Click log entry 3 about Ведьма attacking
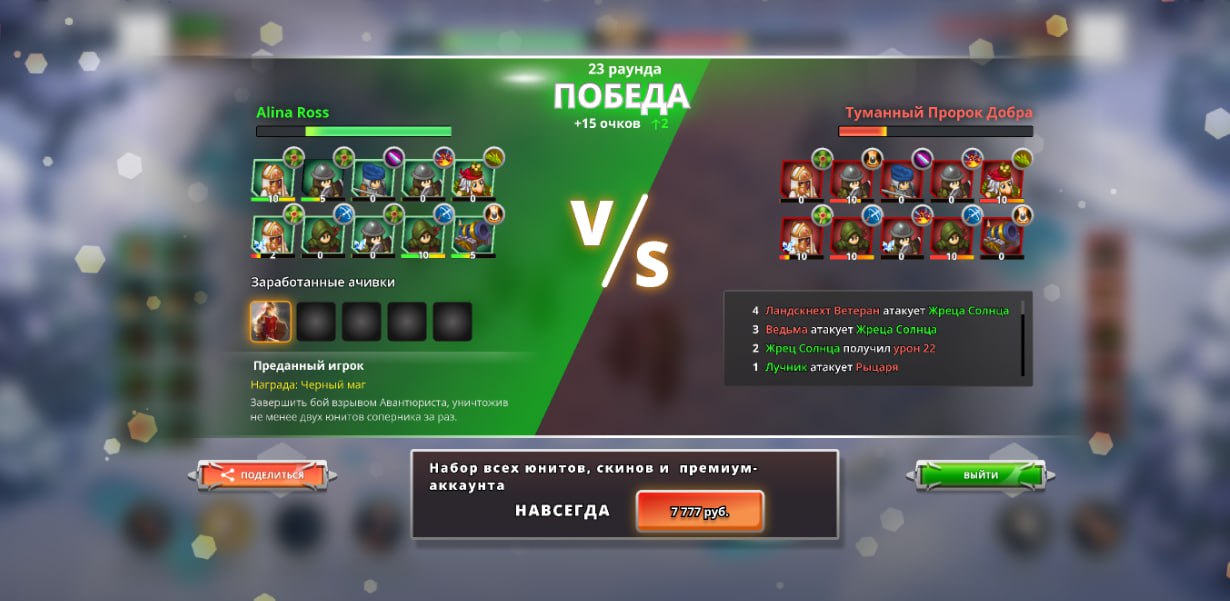 850,330
